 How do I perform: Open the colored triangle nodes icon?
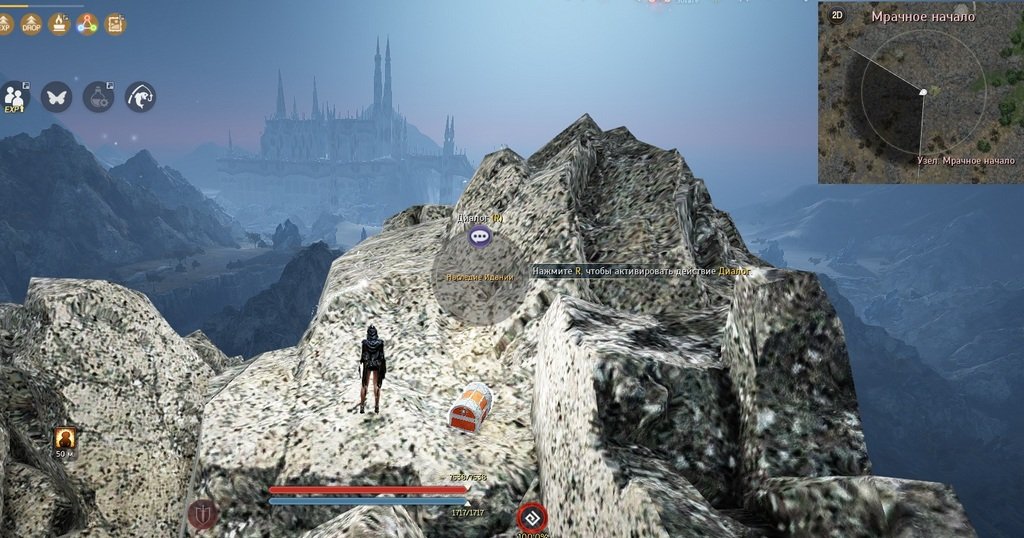tap(87, 22)
